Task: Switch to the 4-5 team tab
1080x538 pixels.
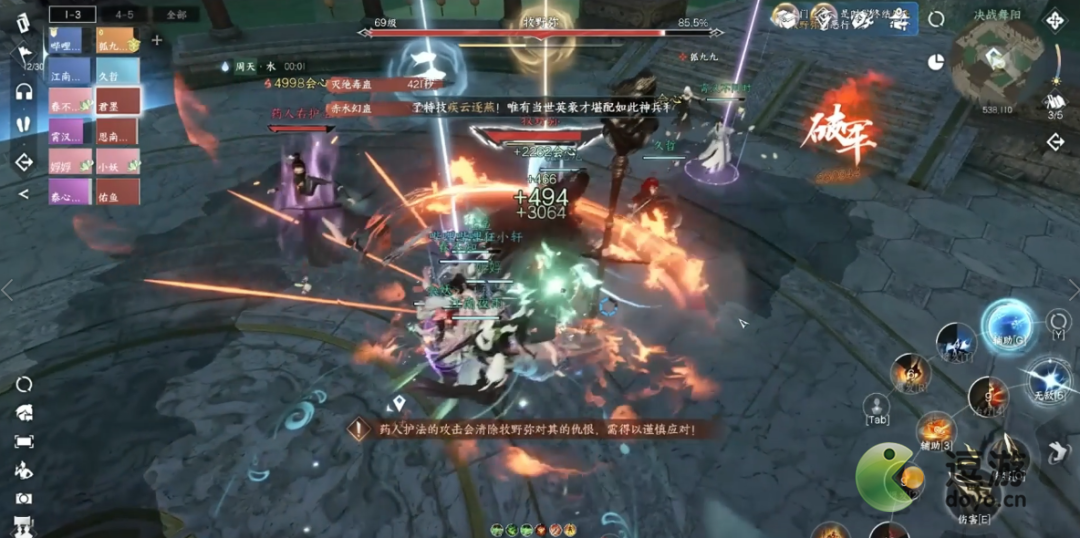Action: [x=124, y=15]
